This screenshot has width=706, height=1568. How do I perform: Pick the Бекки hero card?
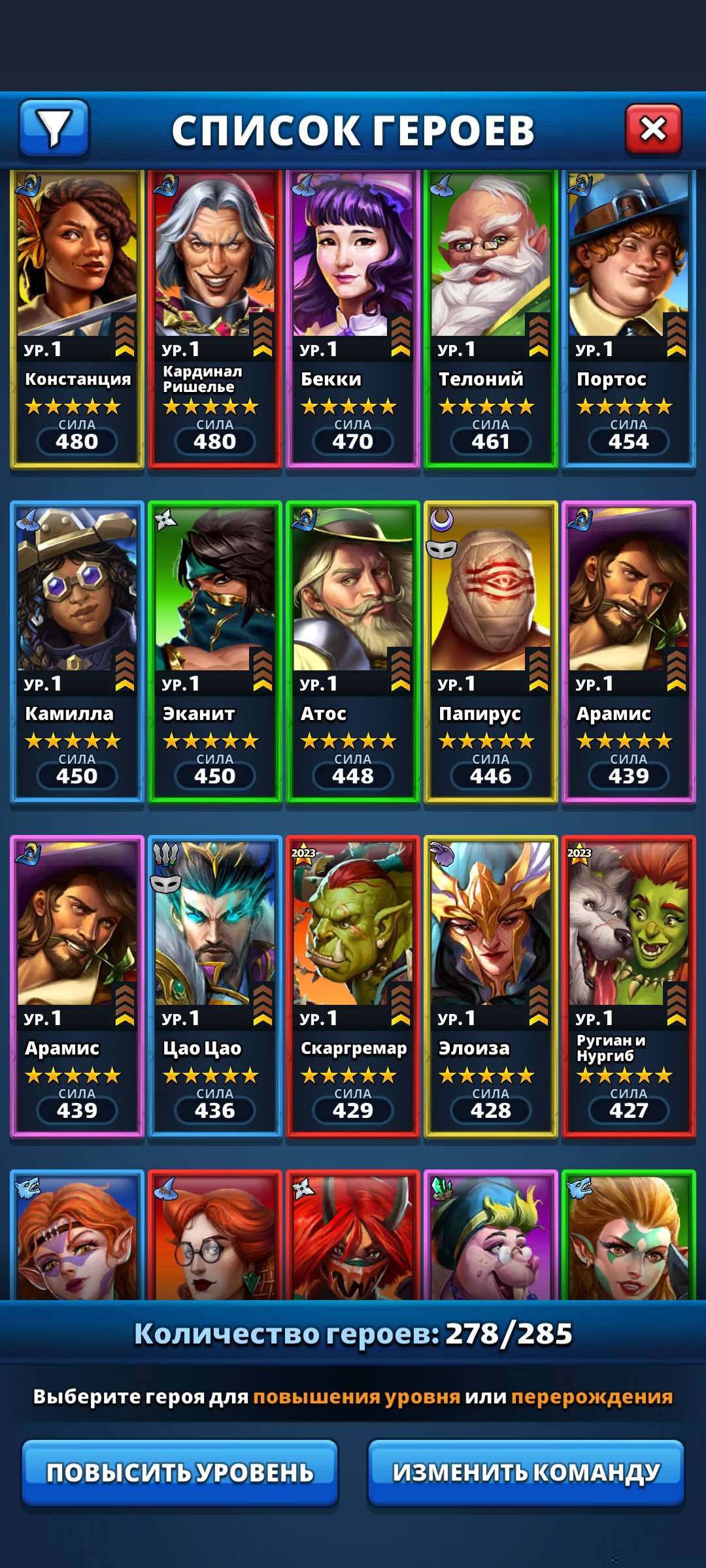353,319
